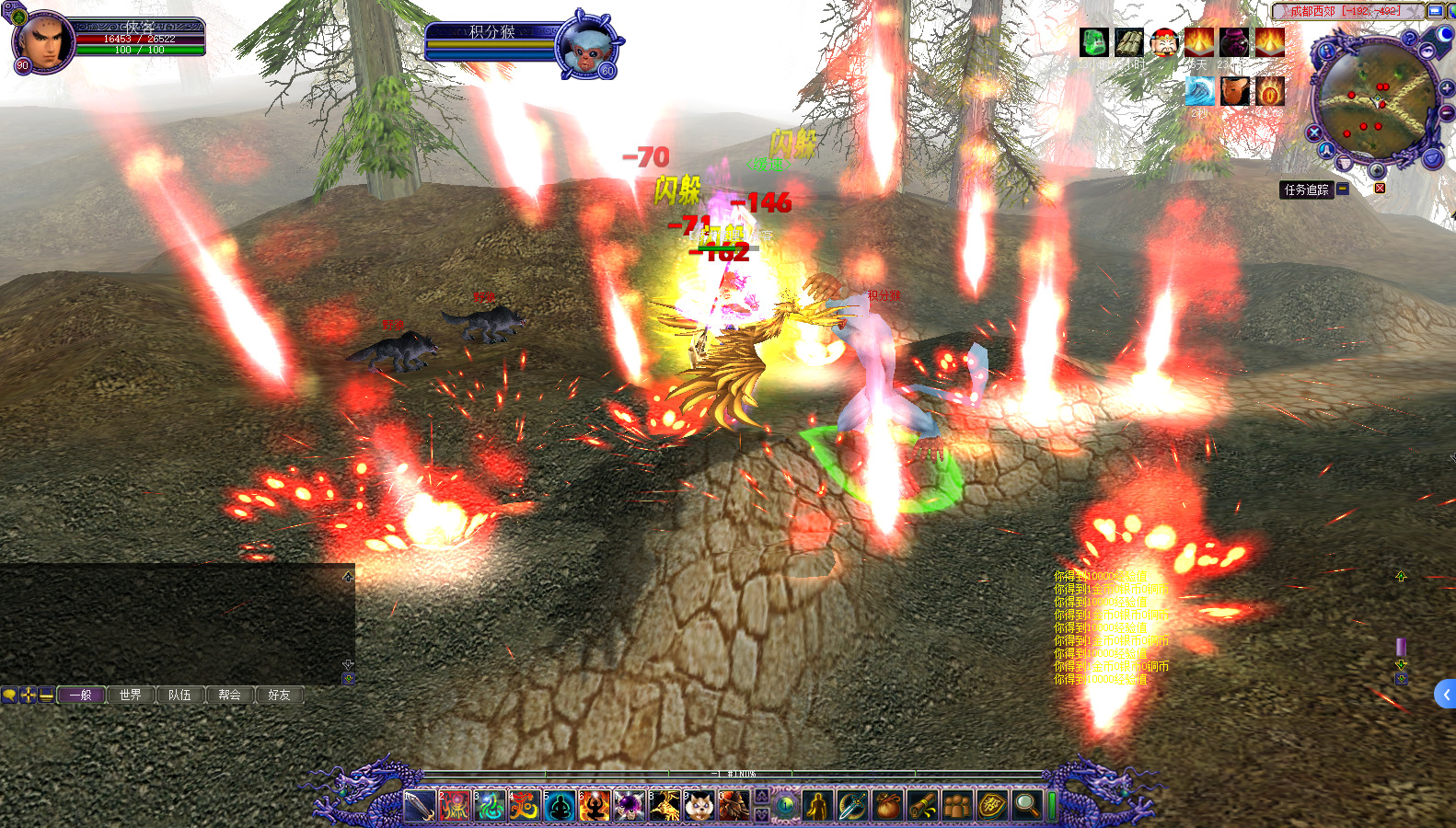Zoom in the minimap with plus button
The height and width of the screenshot is (828, 1456).
(1447, 88)
